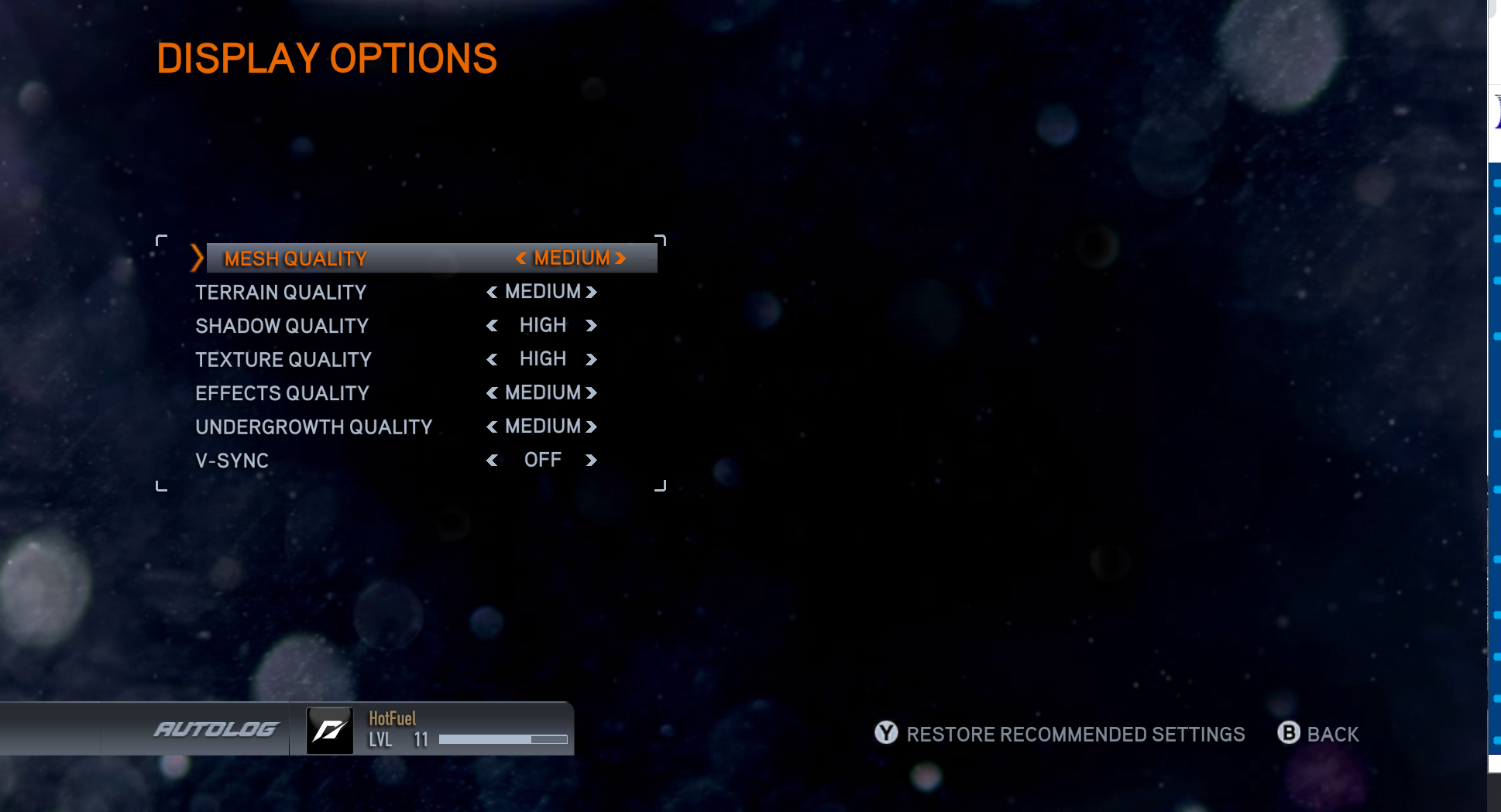This screenshot has width=1501, height=812.
Task: Select the Texture Quality menu row
Action: click(x=283, y=359)
